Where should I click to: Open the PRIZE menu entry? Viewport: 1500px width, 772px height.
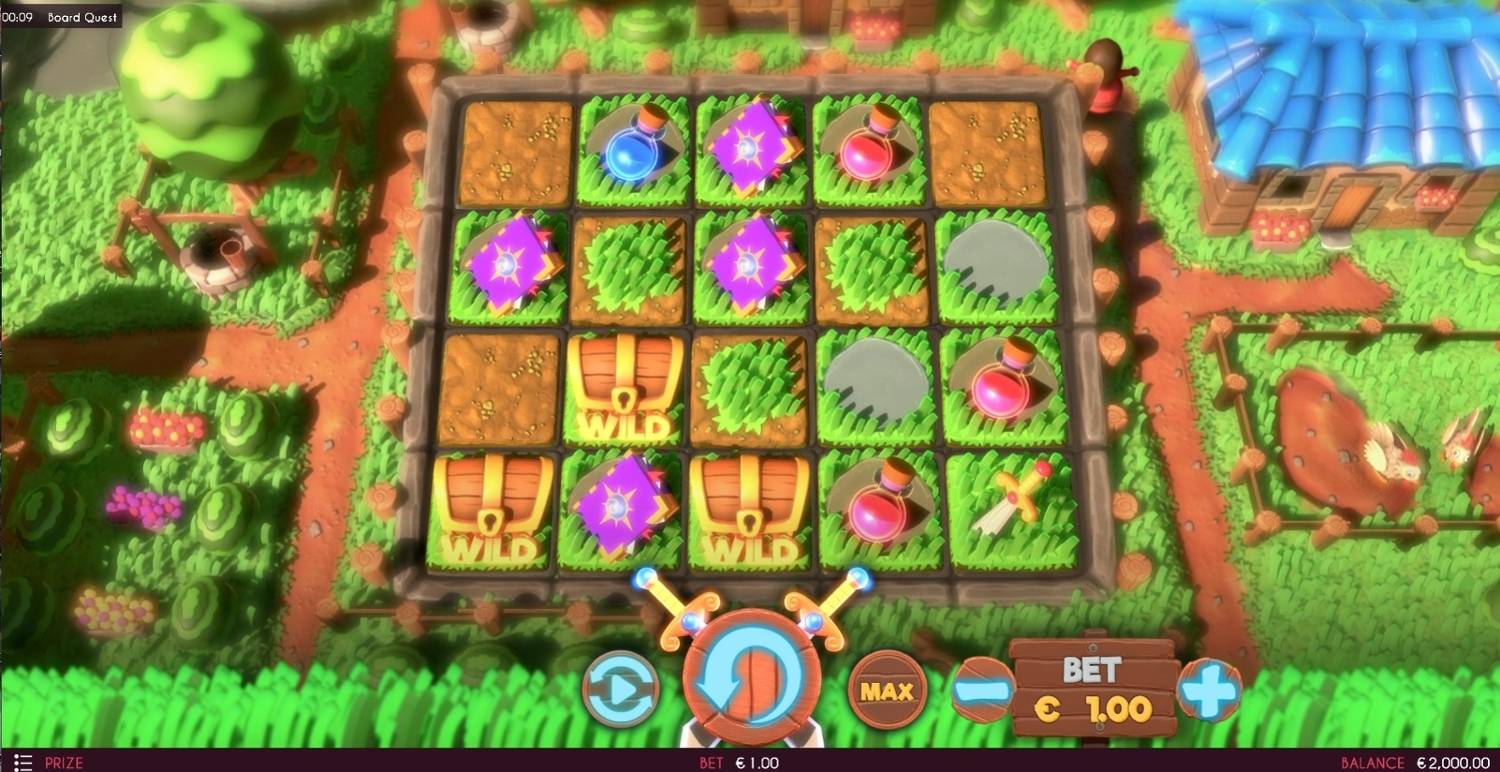[x=62, y=761]
